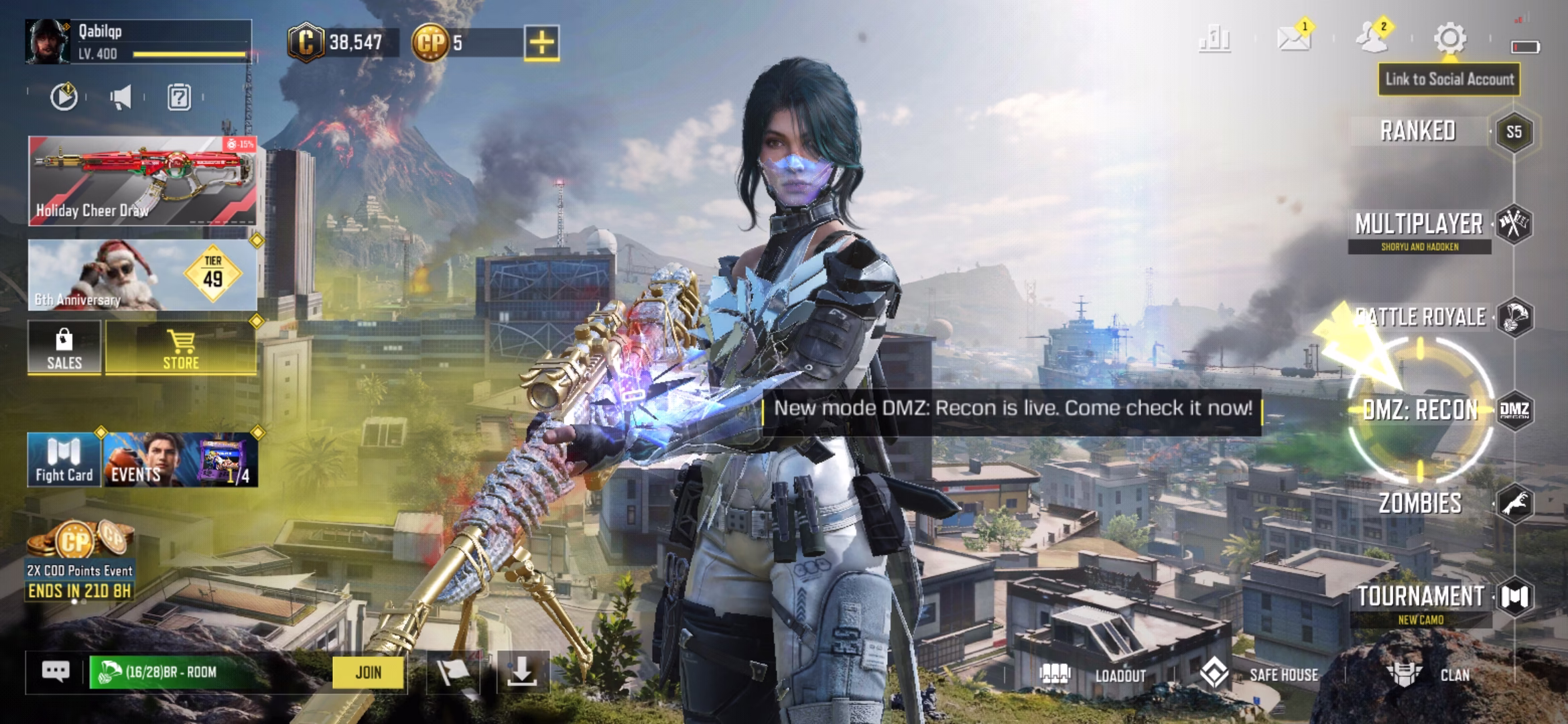Launch the DMZ: Recon mode
Viewport: 1568px width, 724px height.
click(1421, 410)
